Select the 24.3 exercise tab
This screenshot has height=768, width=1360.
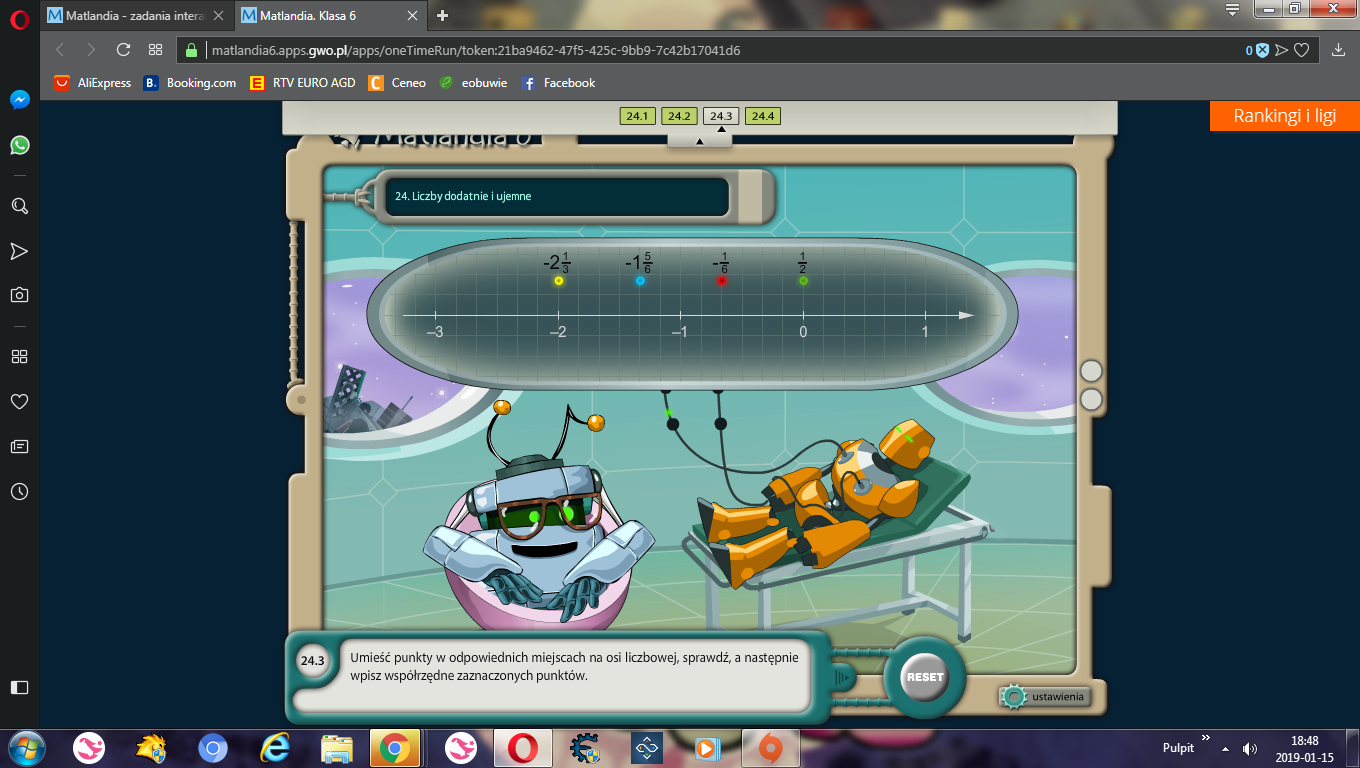(720, 116)
